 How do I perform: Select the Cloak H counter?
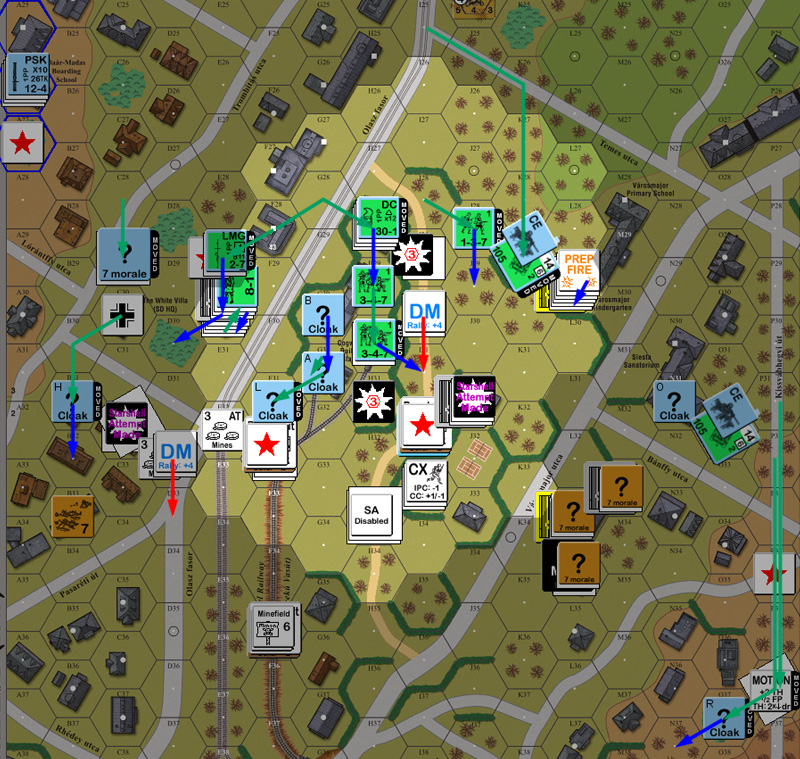(x=73, y=401)
